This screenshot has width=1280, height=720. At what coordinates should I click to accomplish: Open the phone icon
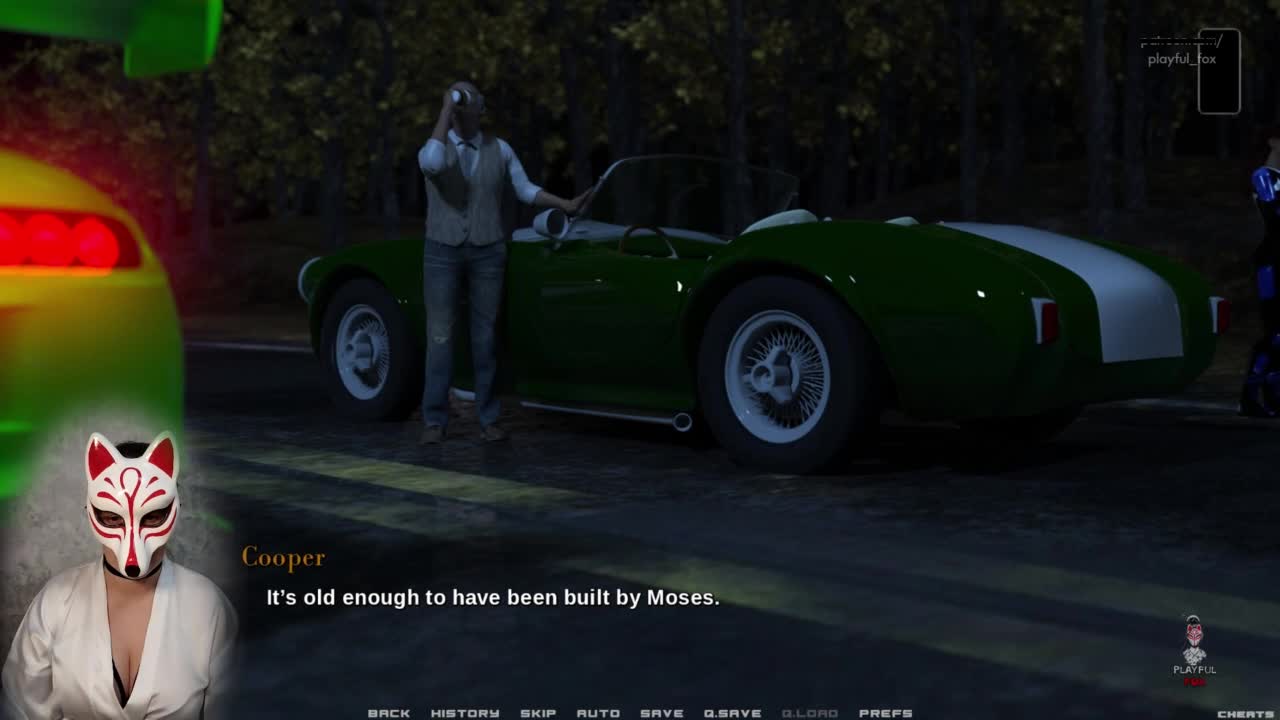pyautogui.click(x=1219, y=71)
